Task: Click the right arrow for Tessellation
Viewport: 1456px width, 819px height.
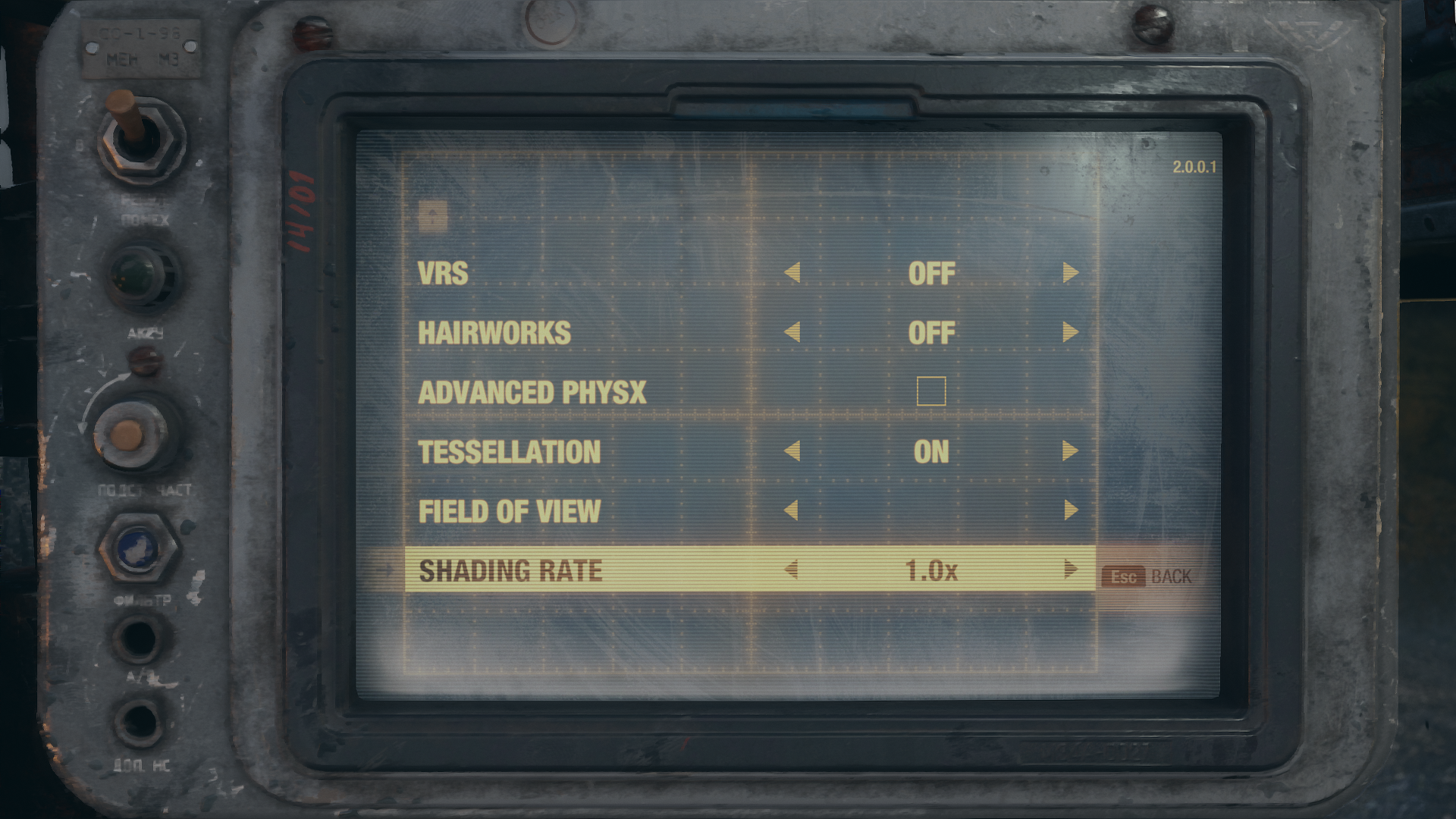Action: pyautogui.click(x=1070, y=451)
